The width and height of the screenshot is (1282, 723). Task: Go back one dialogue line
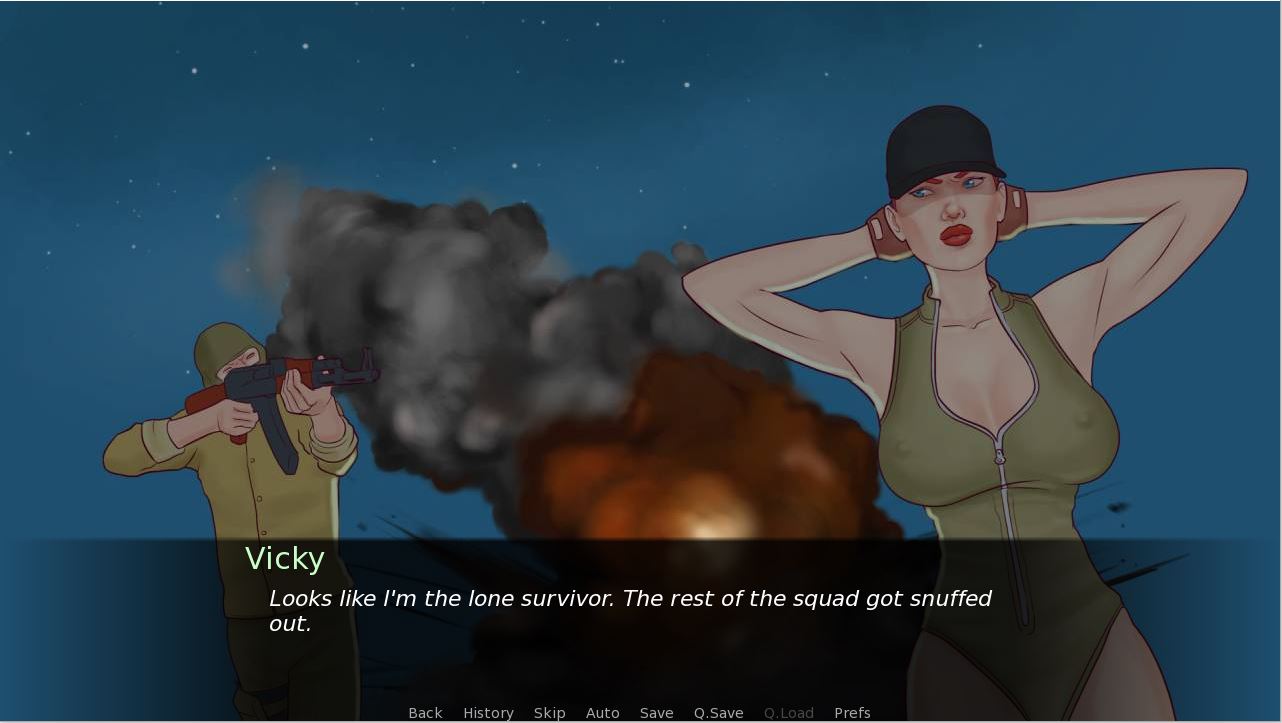(425, 713)
